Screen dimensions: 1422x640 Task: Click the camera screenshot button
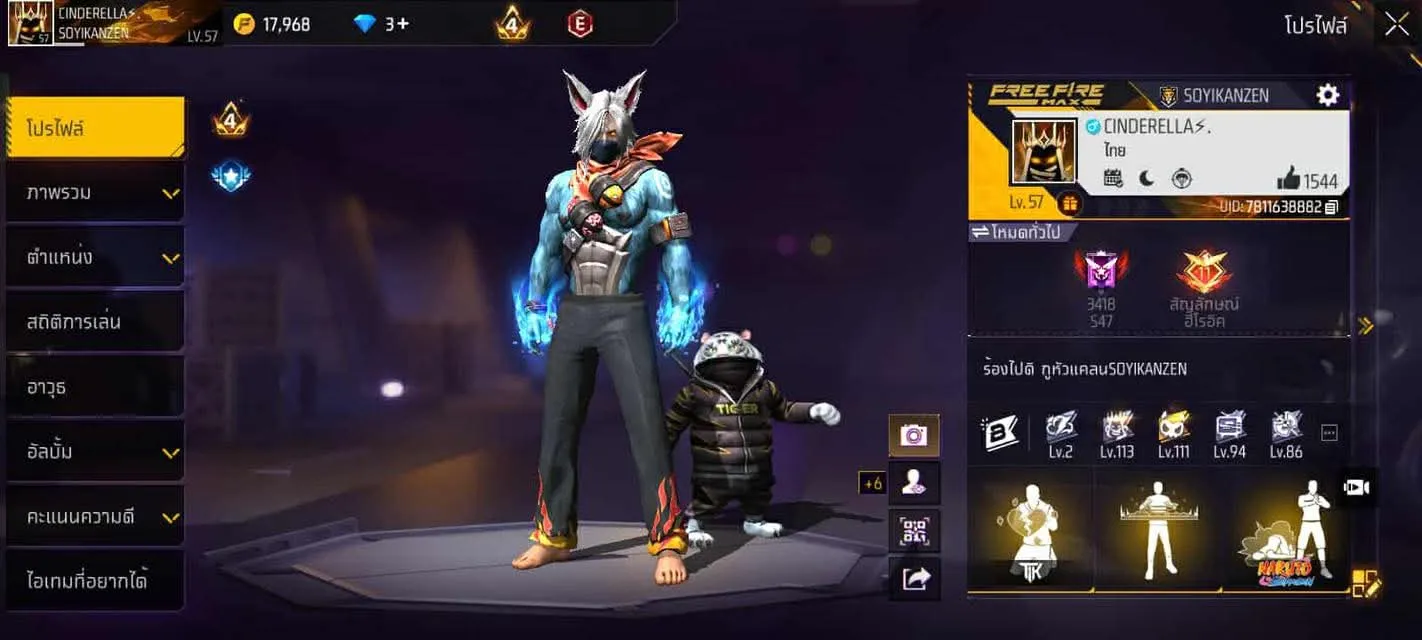point(914,435)
